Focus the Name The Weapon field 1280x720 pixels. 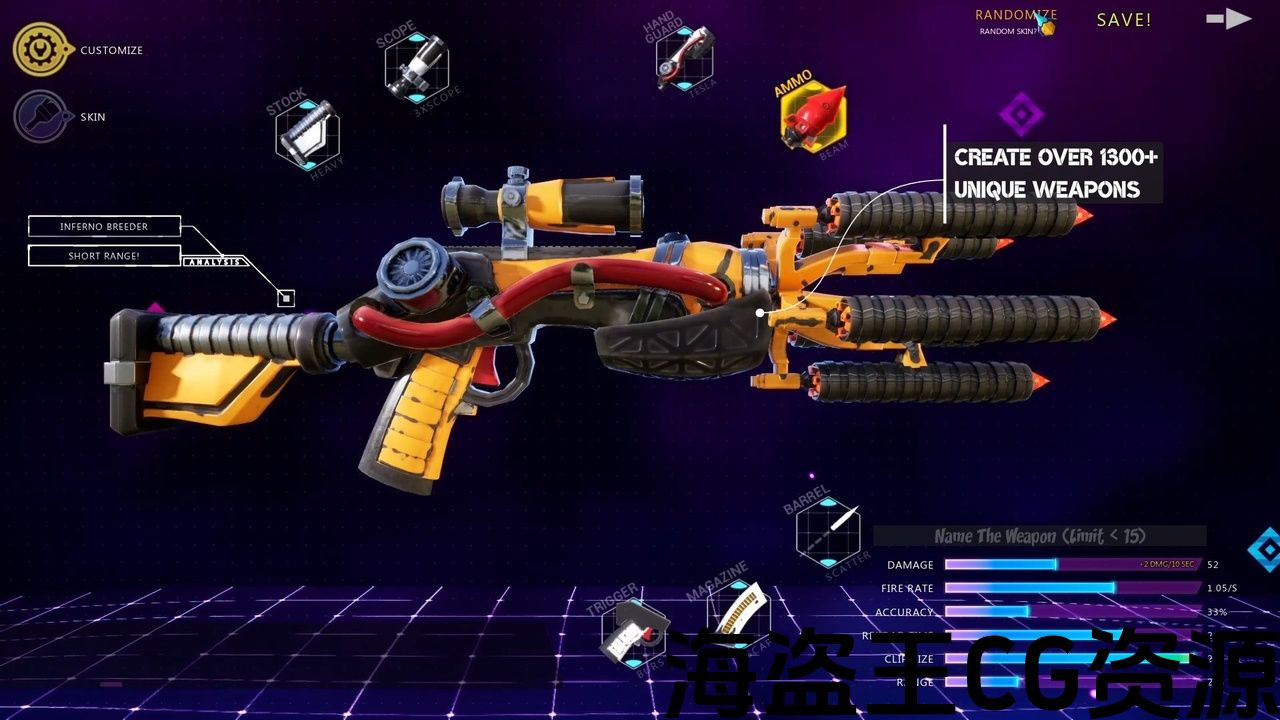(1040, 537)
